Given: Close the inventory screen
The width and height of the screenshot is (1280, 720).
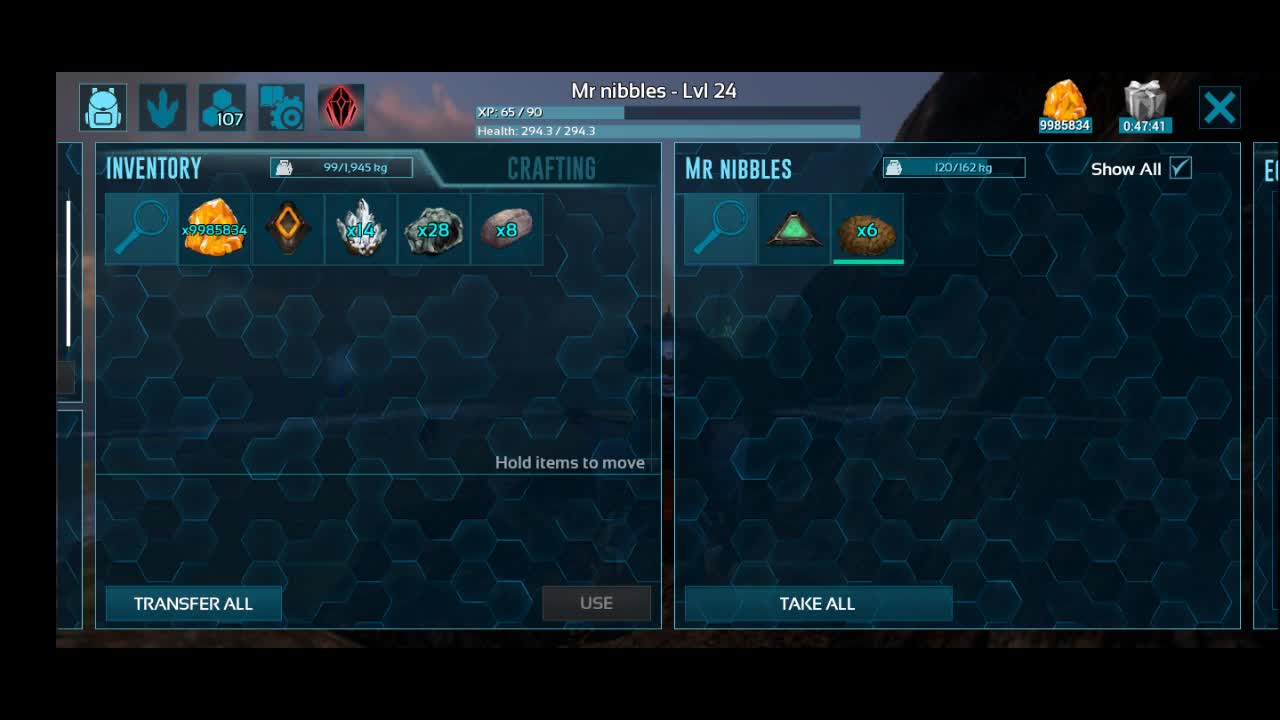Looking at the screenshot, I should [x=1220, y=108].
